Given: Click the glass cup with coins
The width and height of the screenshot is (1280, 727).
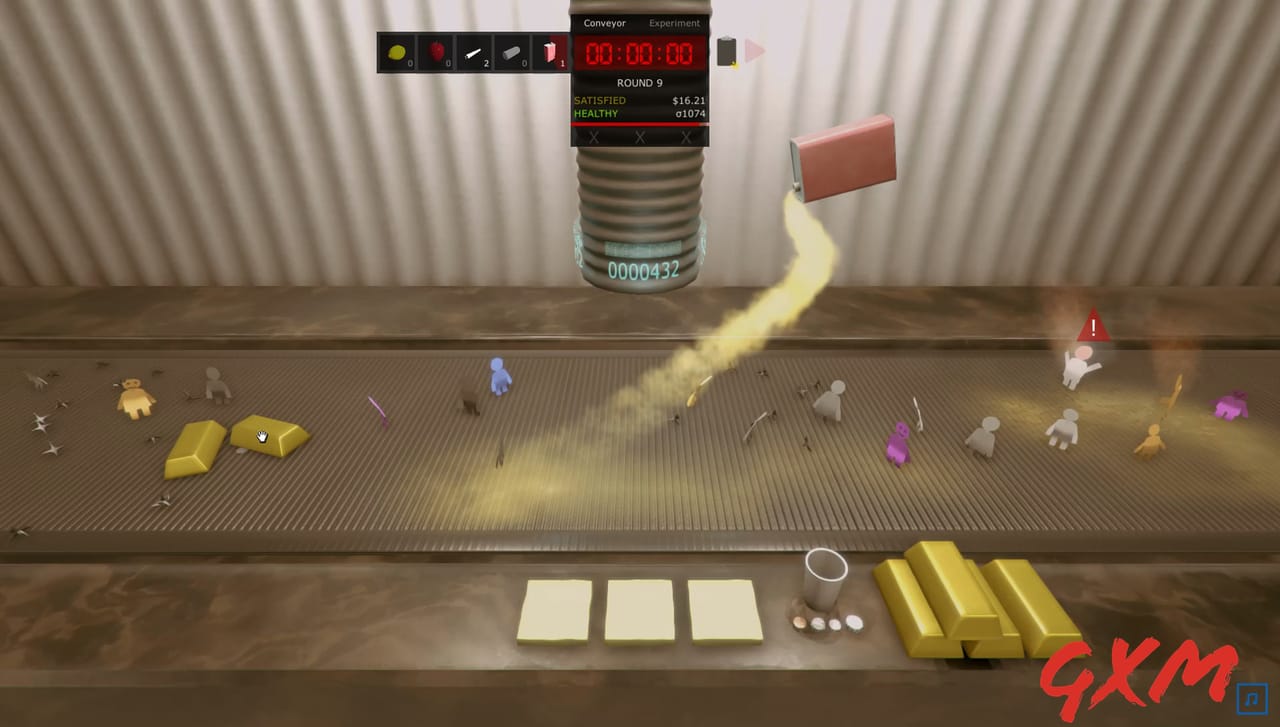Looking at the screenshot, I should tap(822, 592).
